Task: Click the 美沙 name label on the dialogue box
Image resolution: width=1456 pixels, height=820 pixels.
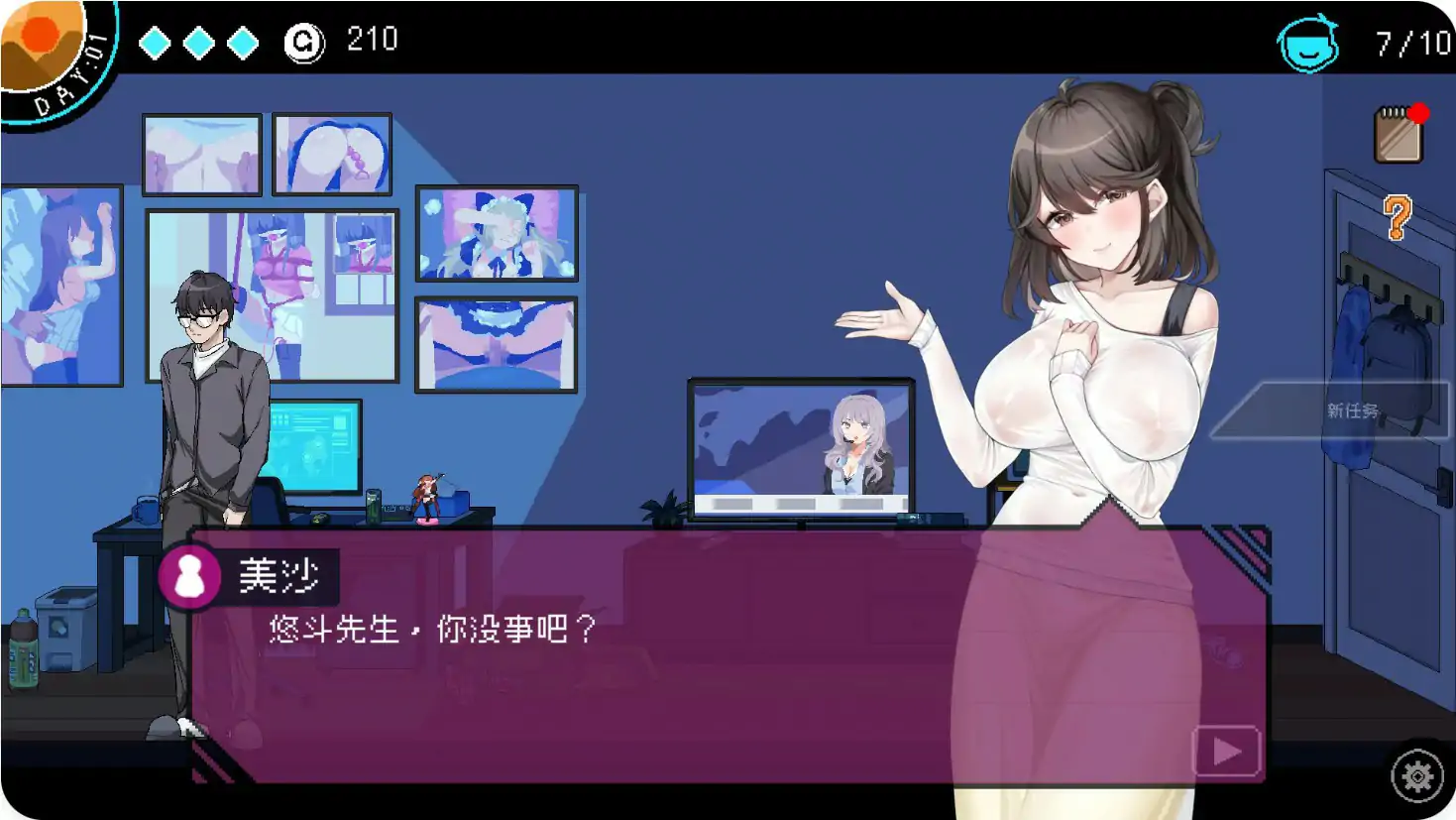Action: 278,575
